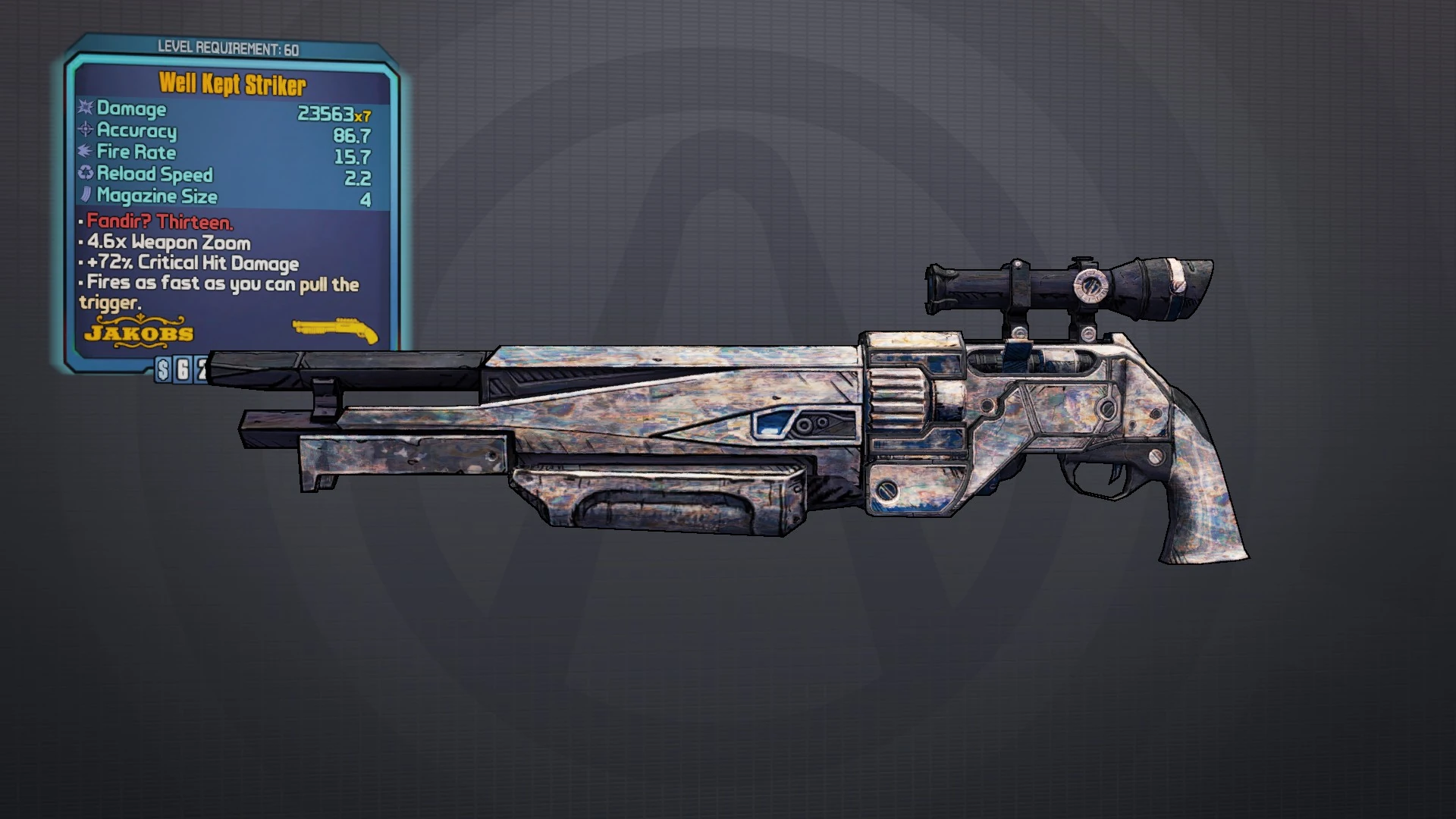Viewport: 1456px width, 819px height.
Task: Click the Jakobs manufacturer logo
Action: click(138, 331)
